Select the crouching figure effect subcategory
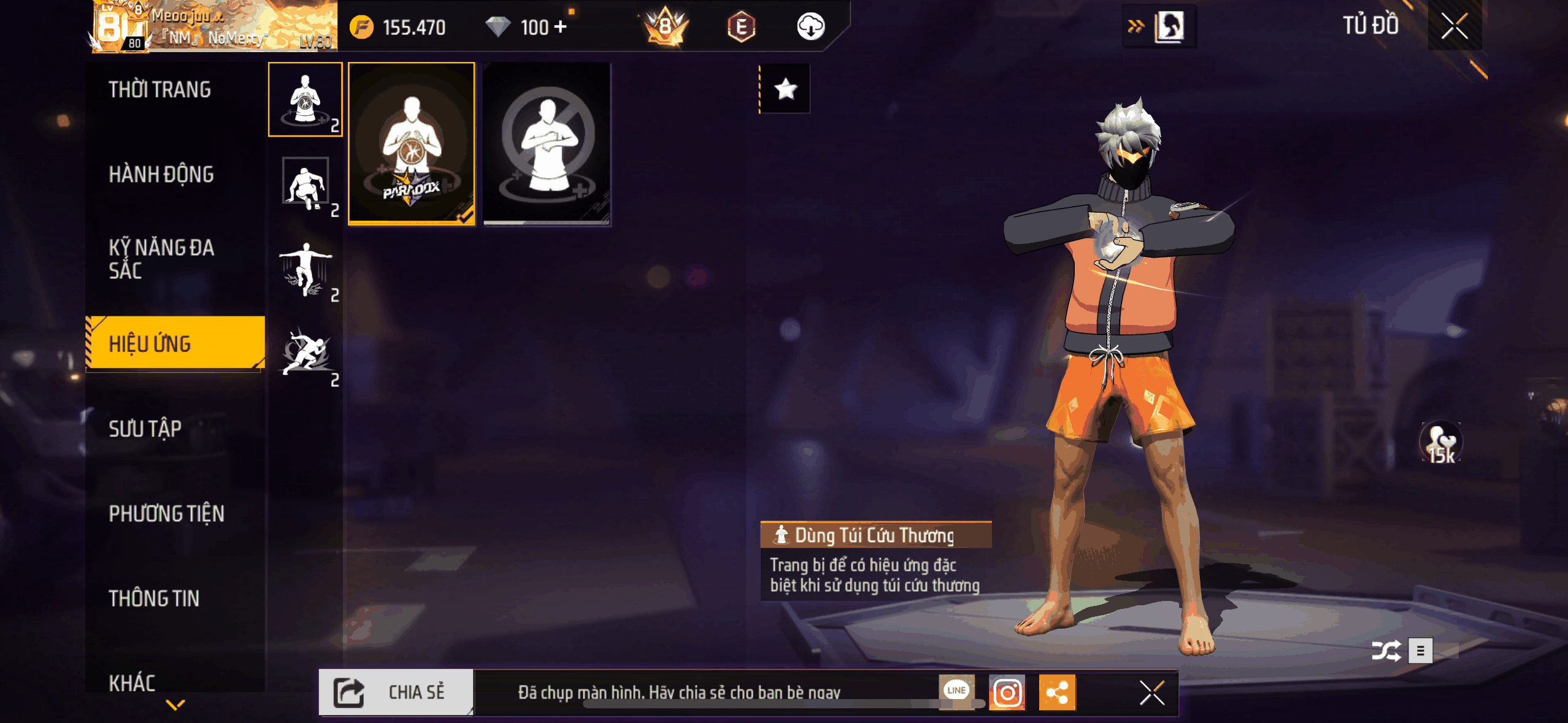 [x=305, y=183]
